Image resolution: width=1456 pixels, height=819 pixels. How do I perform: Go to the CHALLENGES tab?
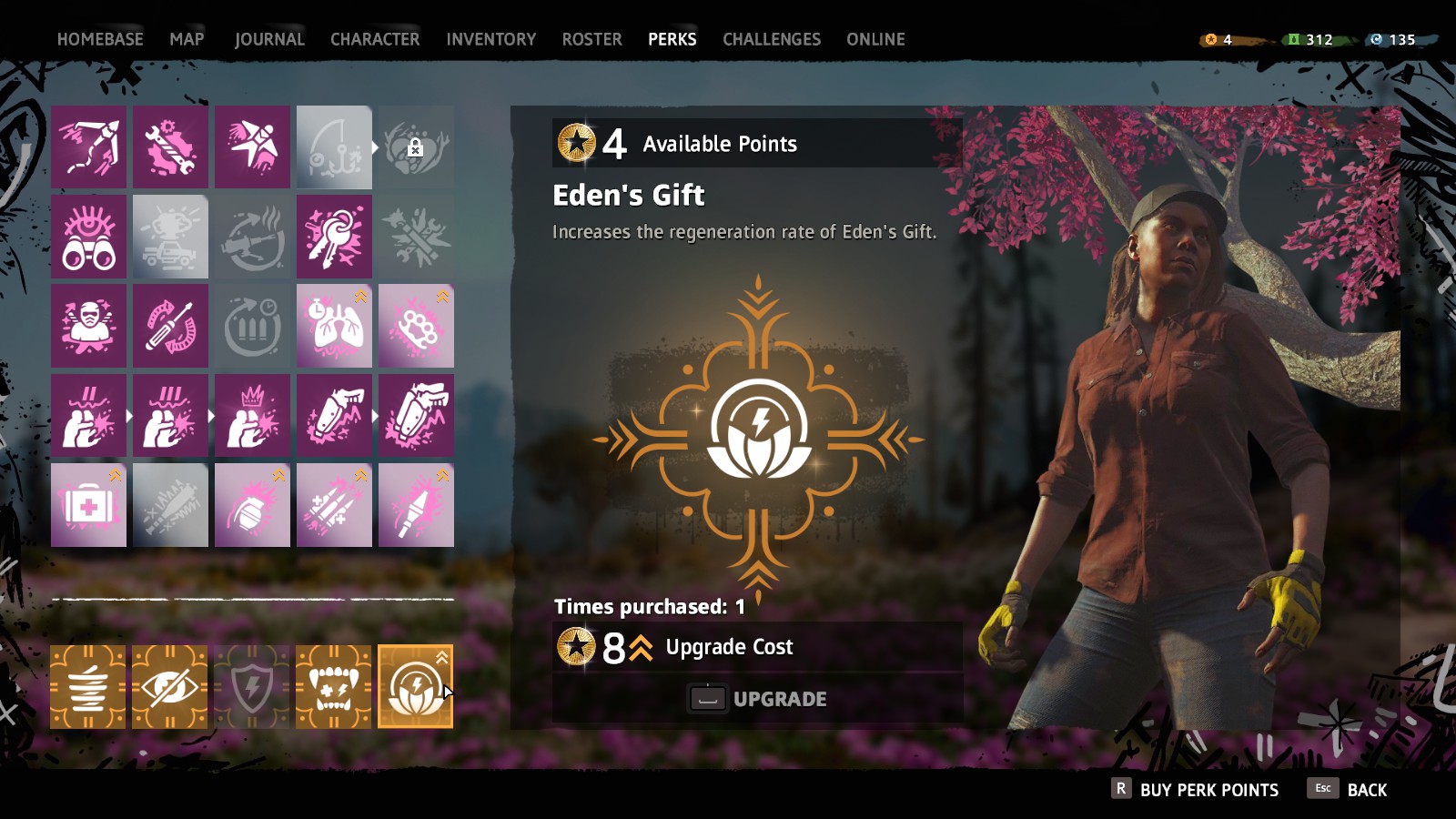coord(771,39)
